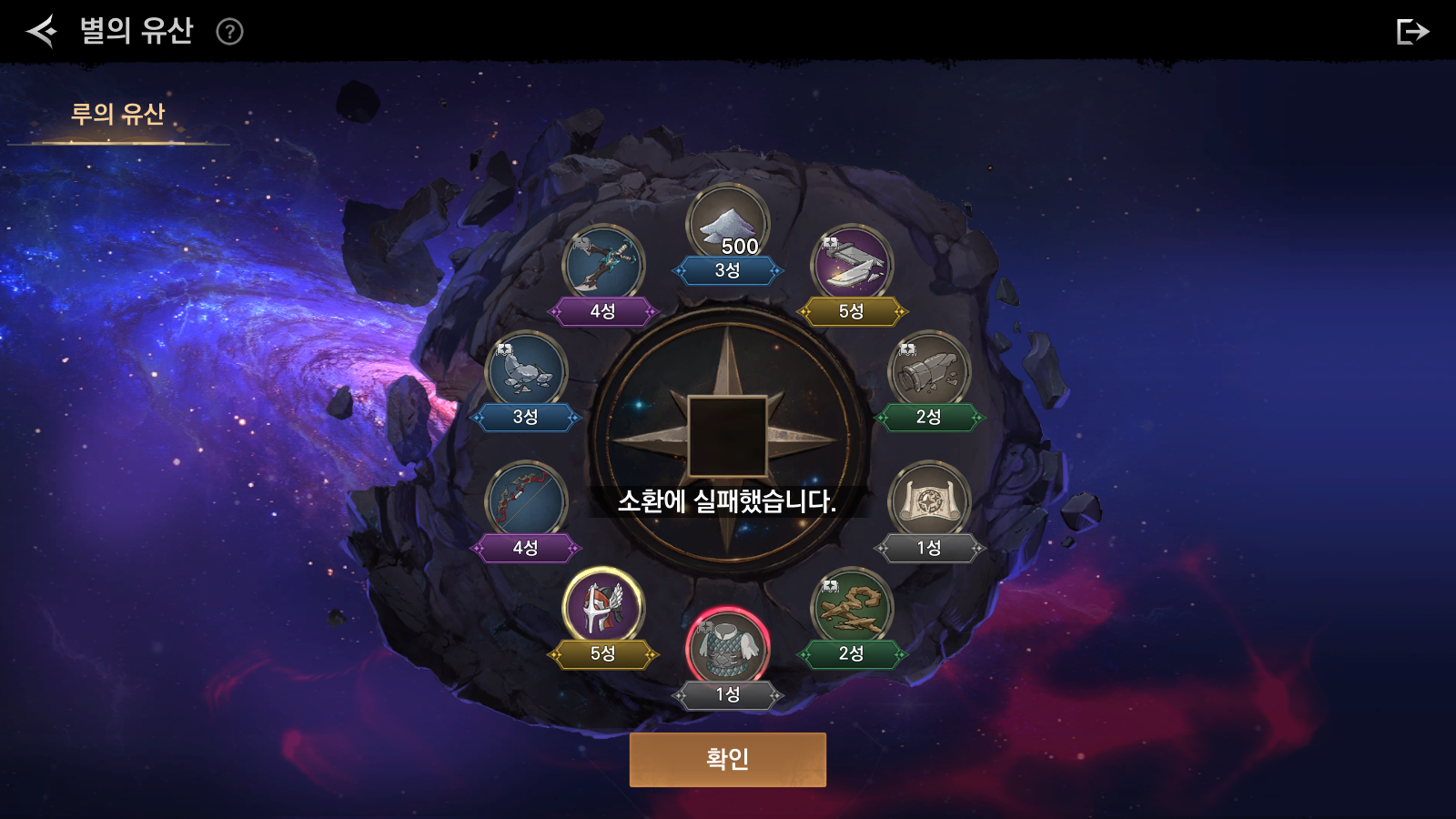Choose the 2성 gauntlet reward

pyautogui.click(x=929, y=371)
